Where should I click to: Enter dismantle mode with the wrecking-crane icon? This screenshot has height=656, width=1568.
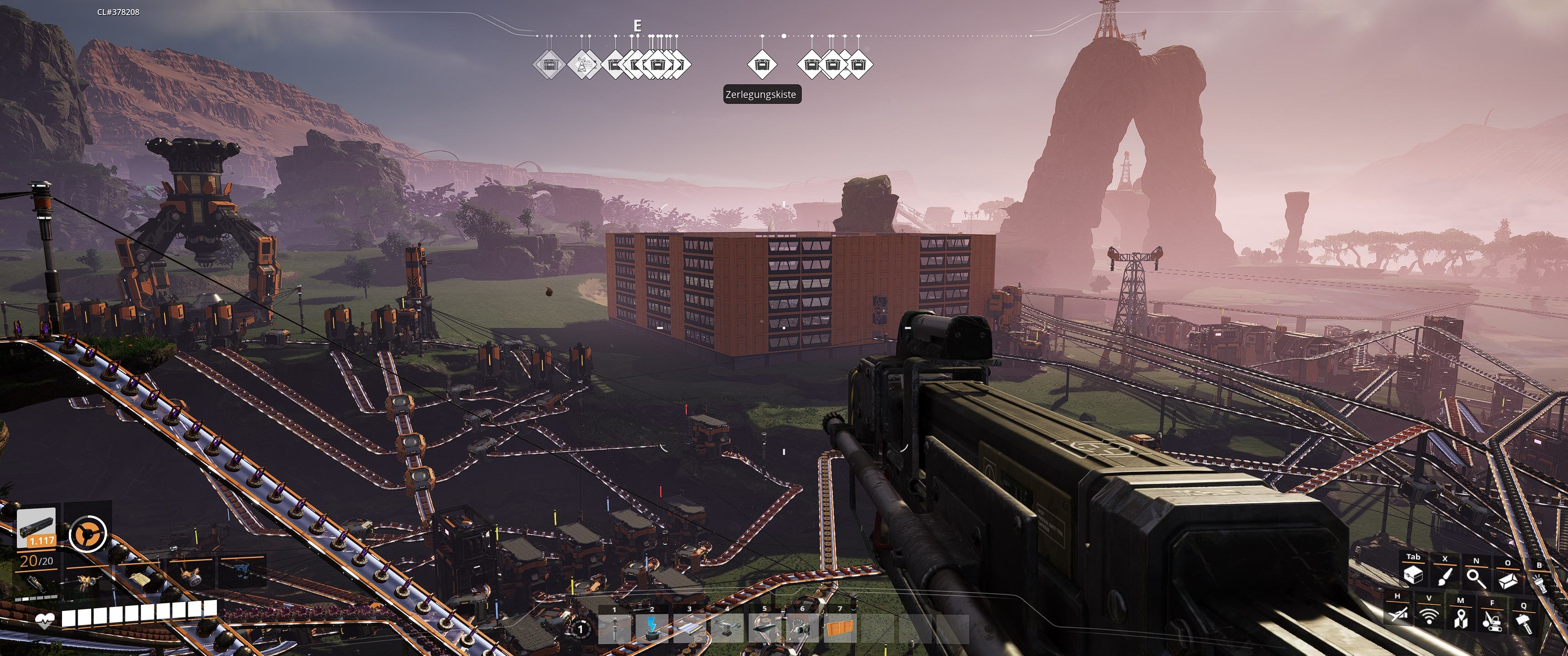pyautogui.click(x=1492, y=621)
